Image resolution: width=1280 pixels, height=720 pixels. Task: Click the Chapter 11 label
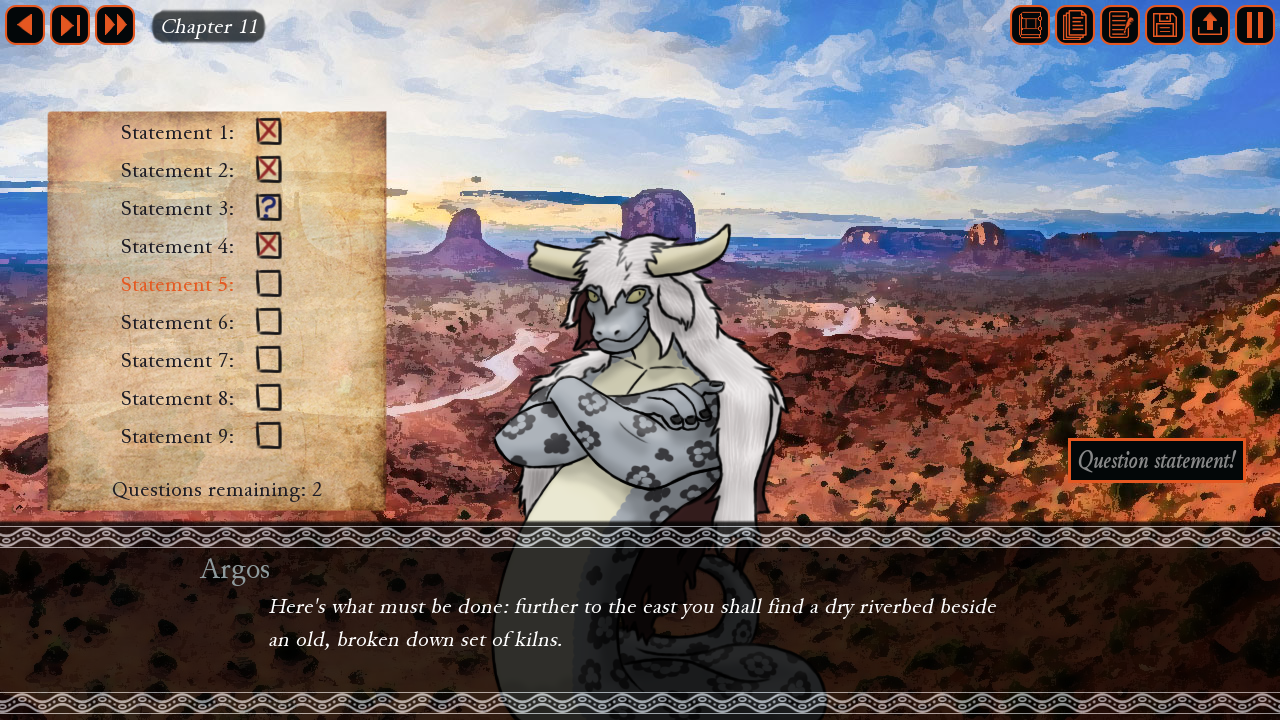(207, 27)
